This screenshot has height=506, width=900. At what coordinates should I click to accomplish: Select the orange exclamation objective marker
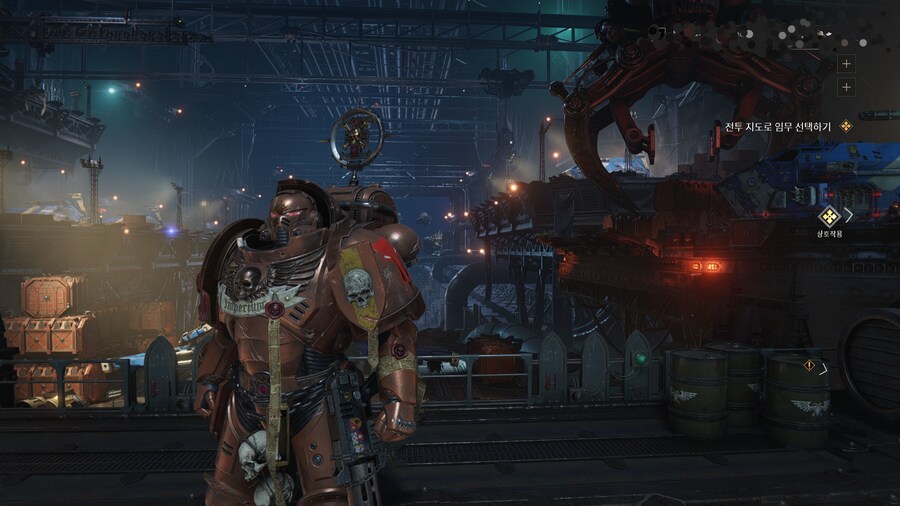pos(809,365)
